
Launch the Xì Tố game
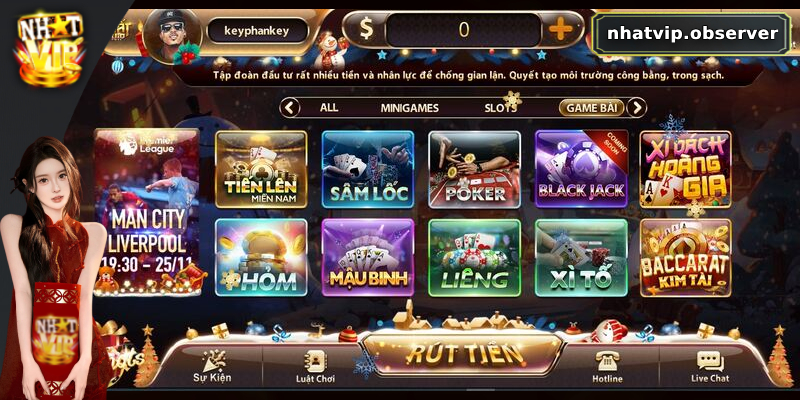pos(581,257)
